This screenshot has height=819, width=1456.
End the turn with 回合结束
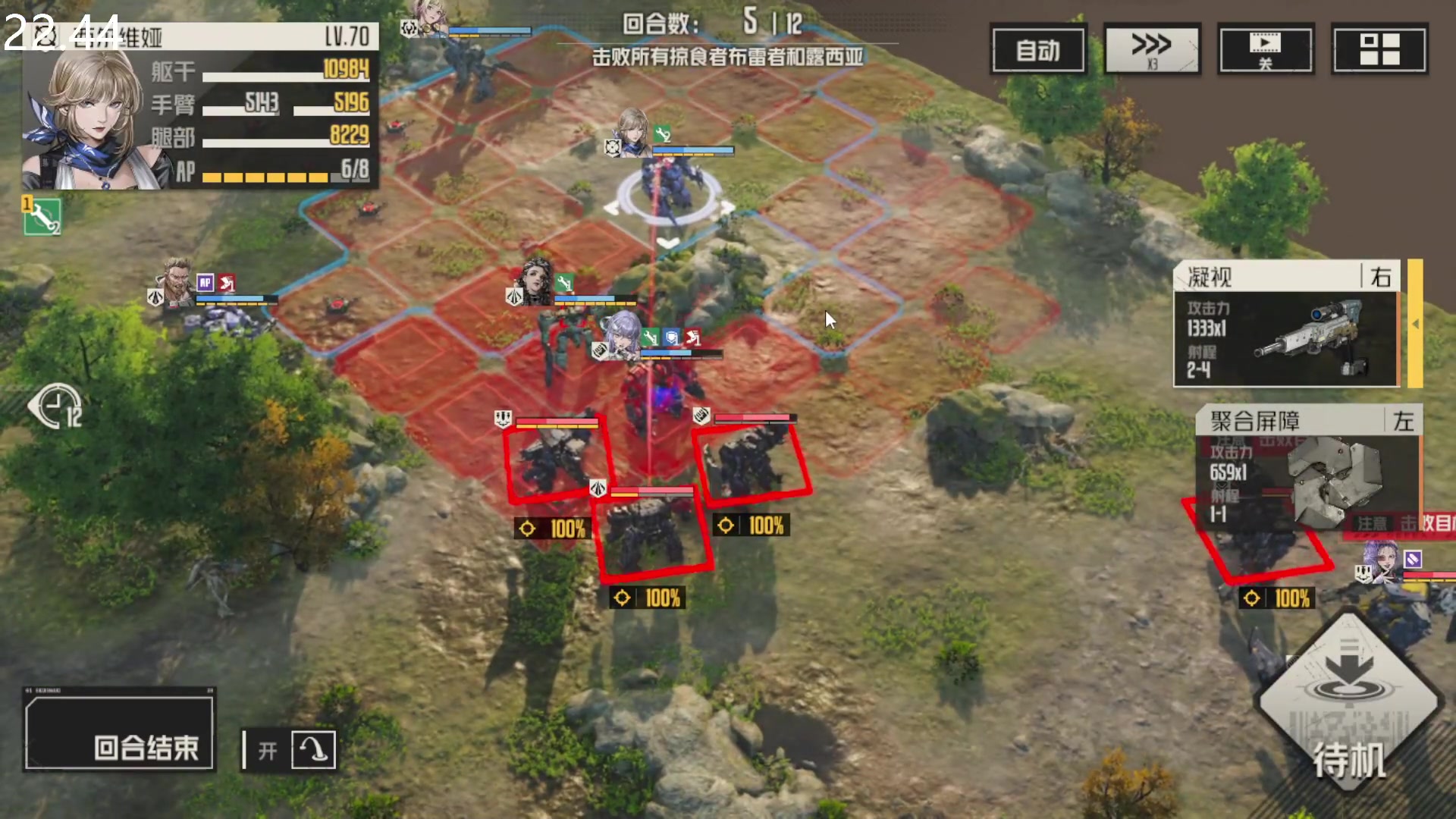pos(120,730)
